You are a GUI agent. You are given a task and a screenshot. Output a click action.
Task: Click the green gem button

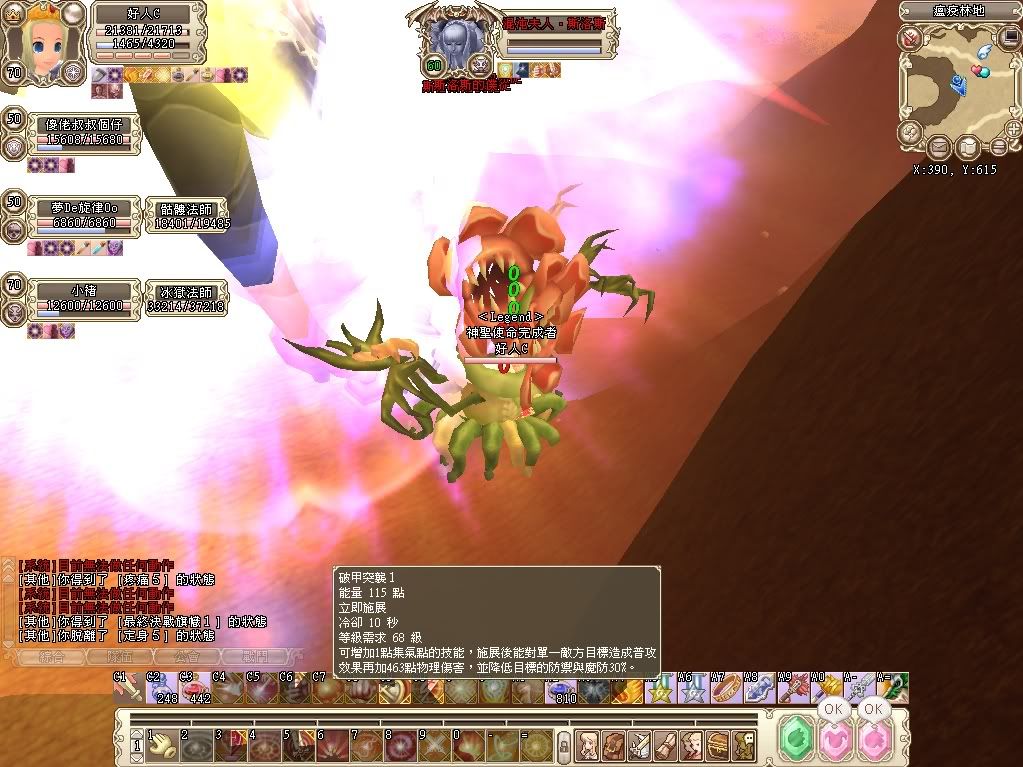click(796, 742)
